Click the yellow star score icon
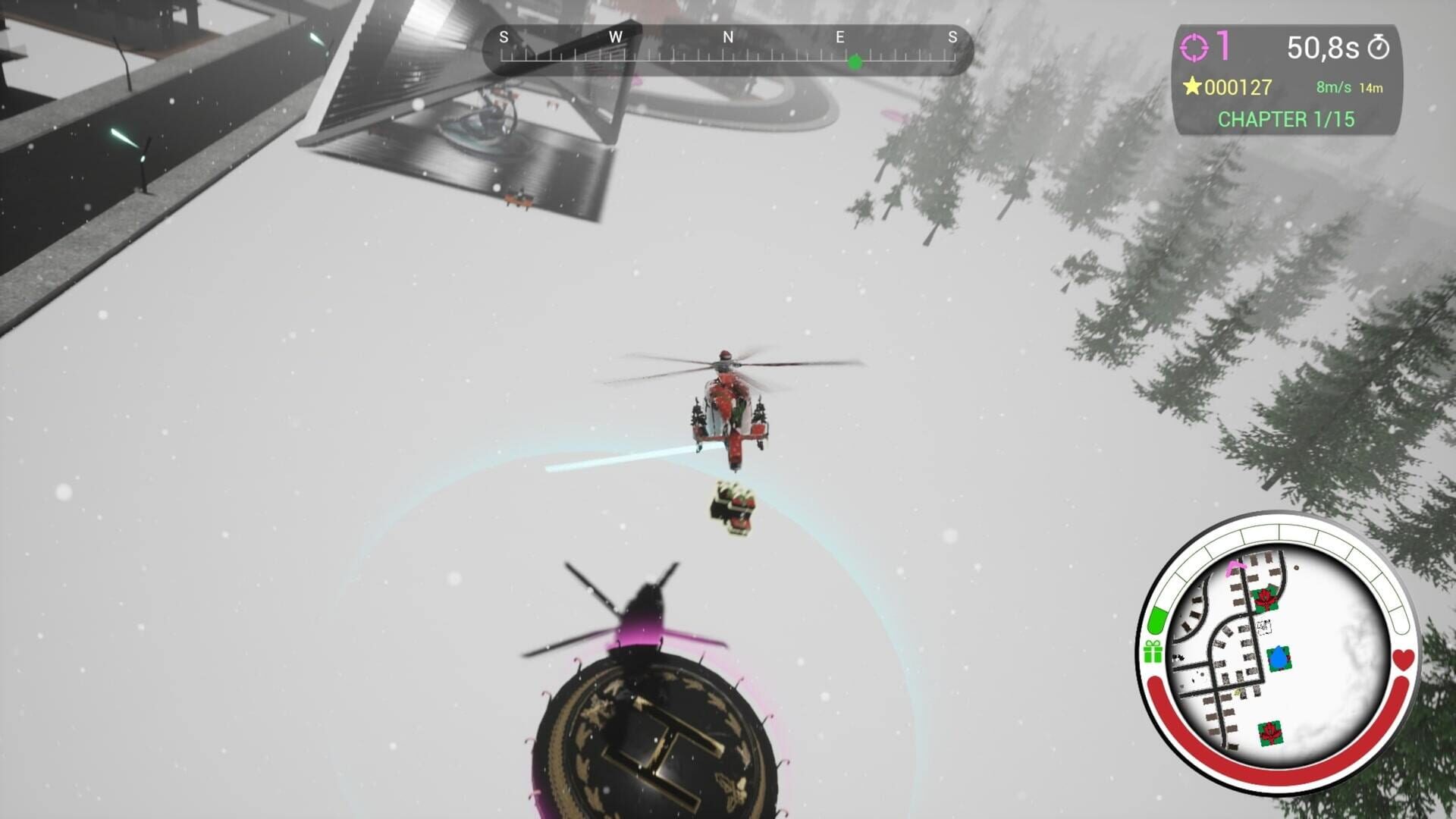 point(1192,87)
